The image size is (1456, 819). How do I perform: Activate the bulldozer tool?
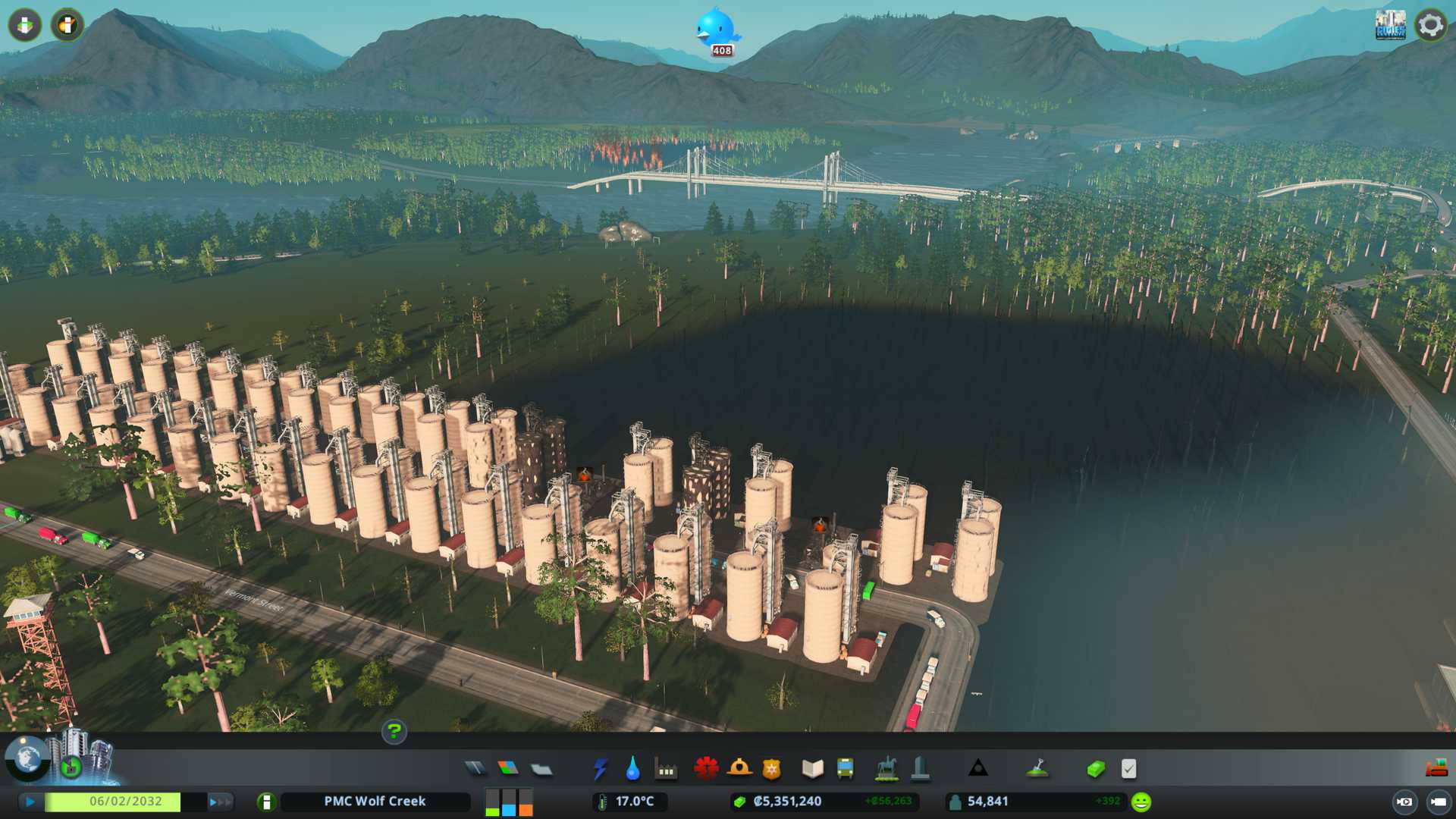[1436, 769]
